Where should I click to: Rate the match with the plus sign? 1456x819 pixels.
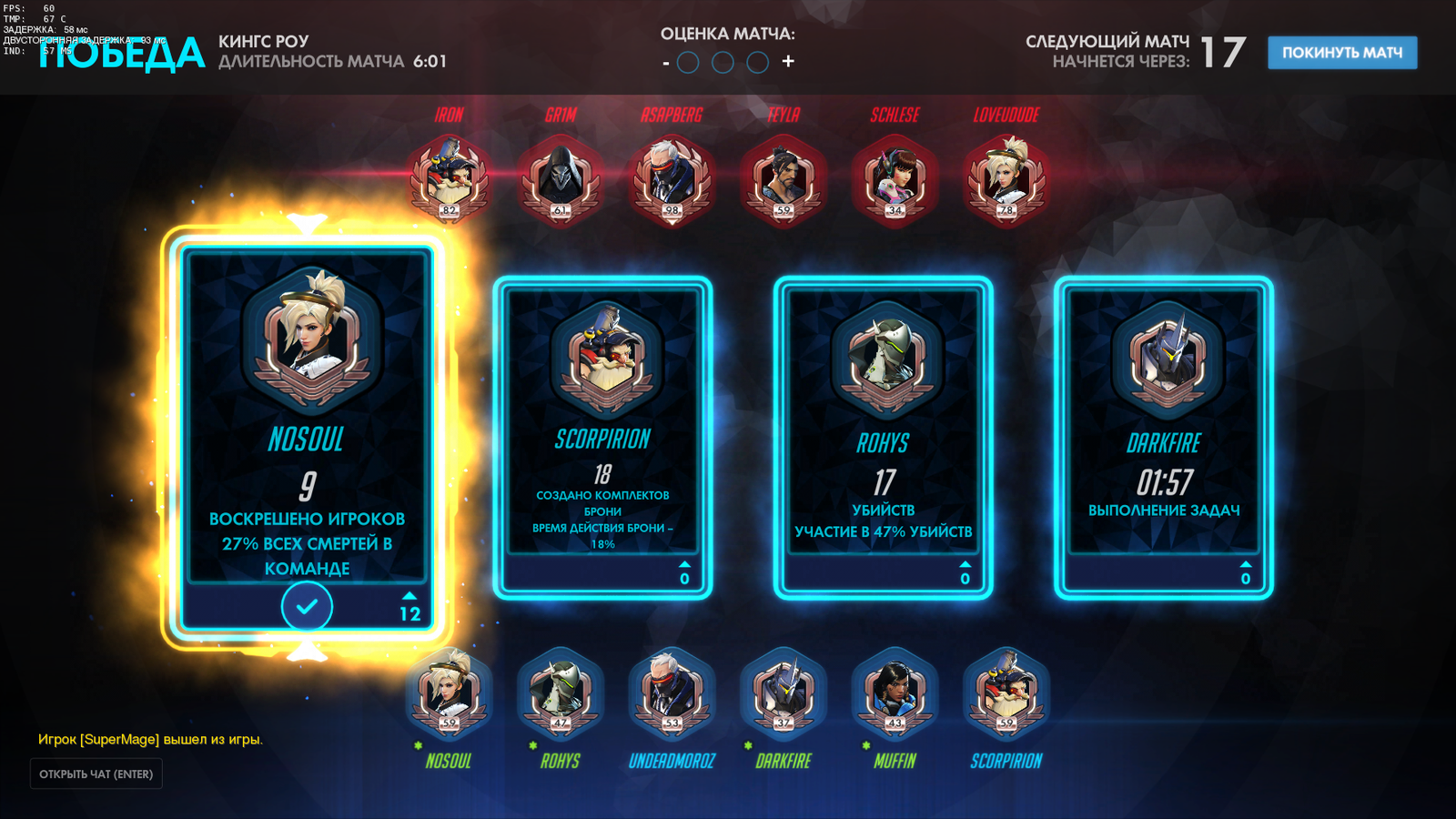[x=788, y=62]
